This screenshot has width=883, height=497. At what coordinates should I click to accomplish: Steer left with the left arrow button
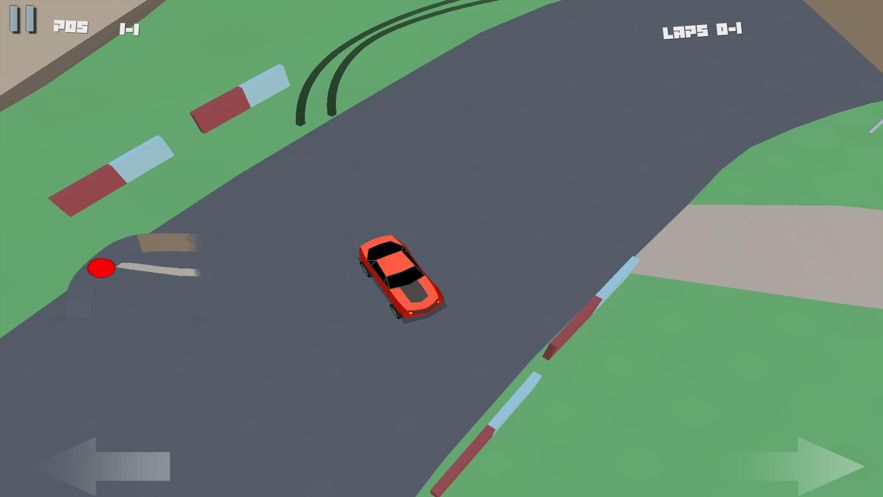105,465
